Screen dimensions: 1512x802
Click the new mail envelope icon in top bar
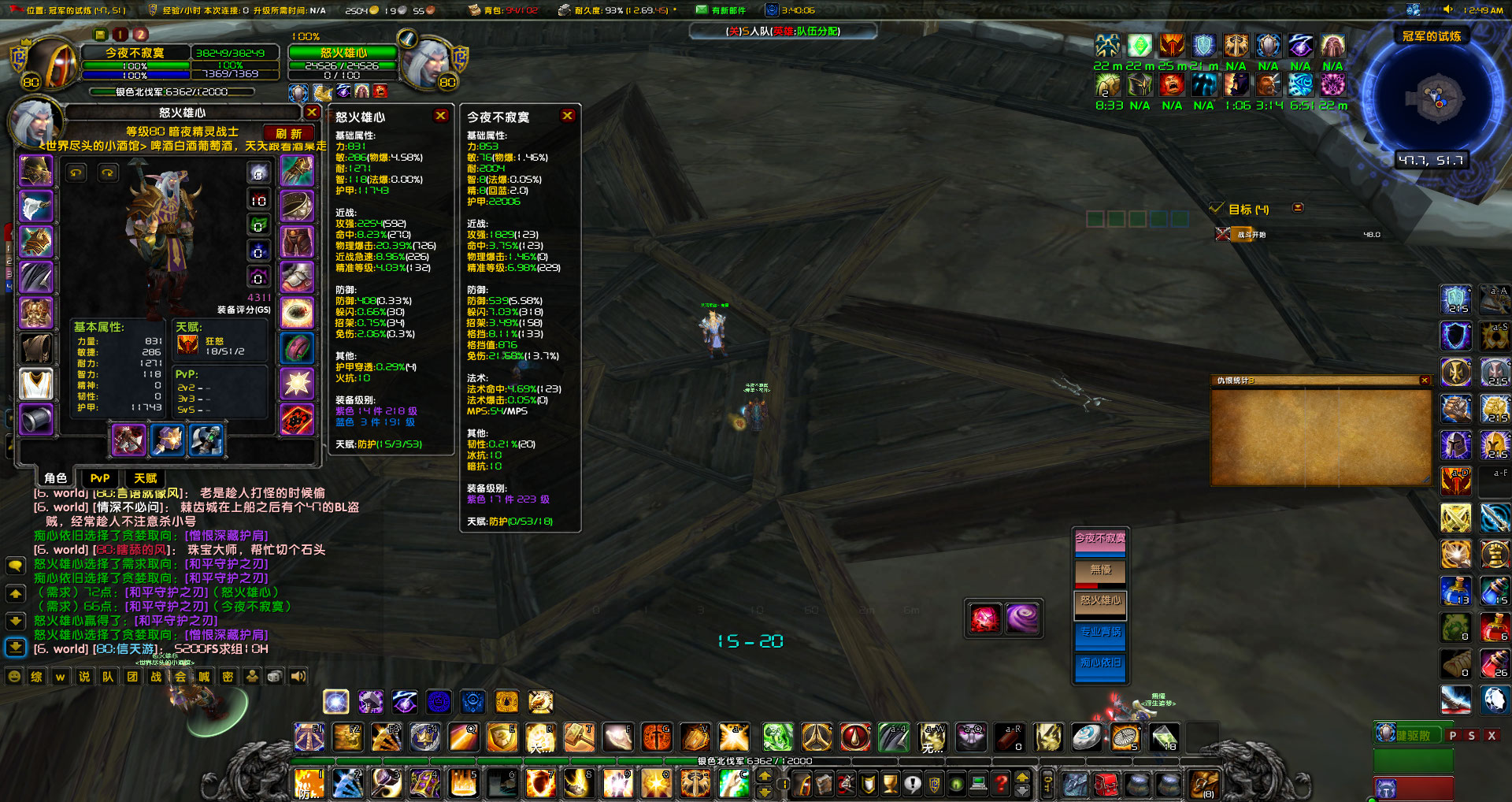[702, 9]
